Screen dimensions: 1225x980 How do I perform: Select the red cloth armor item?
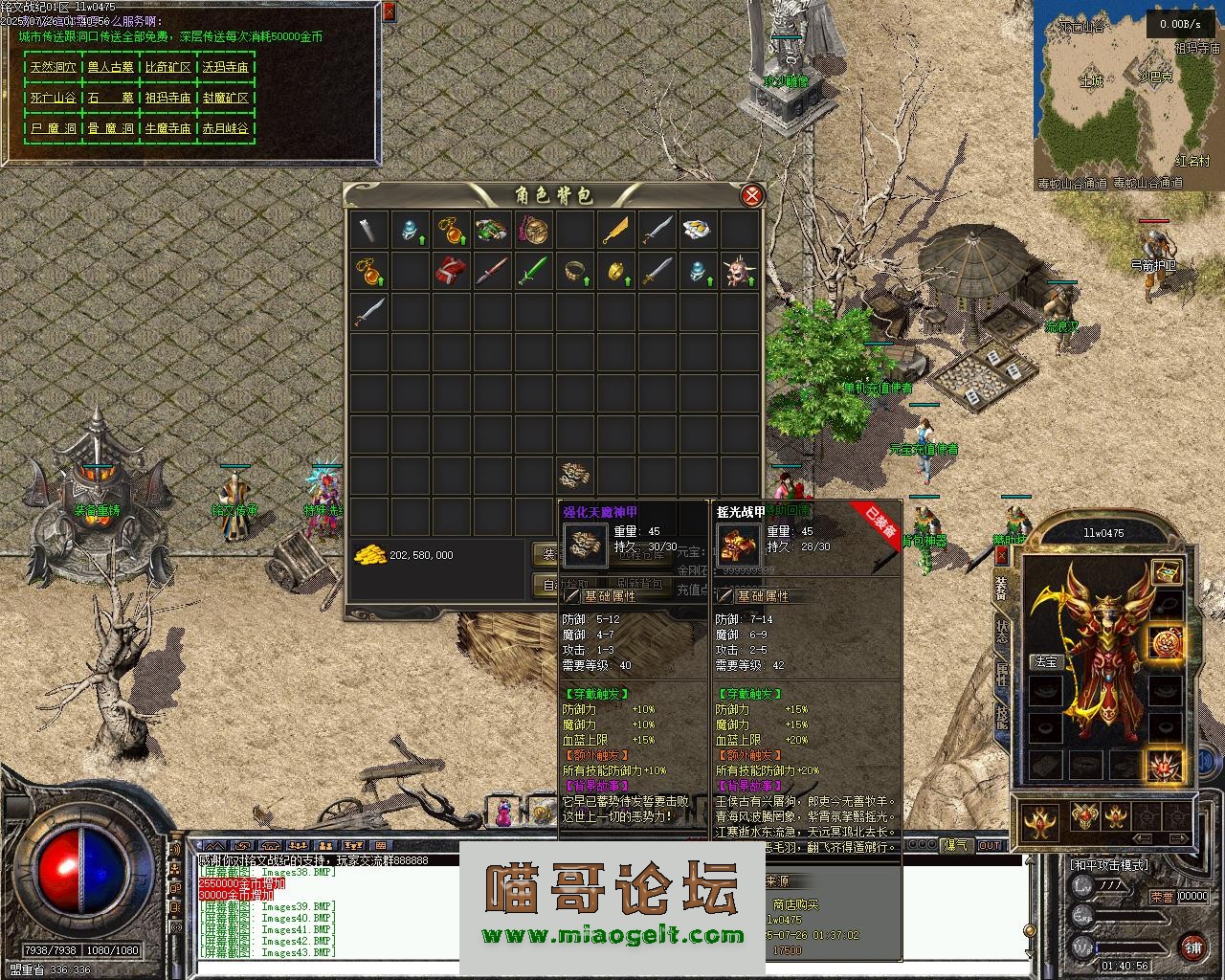point(451,272)
